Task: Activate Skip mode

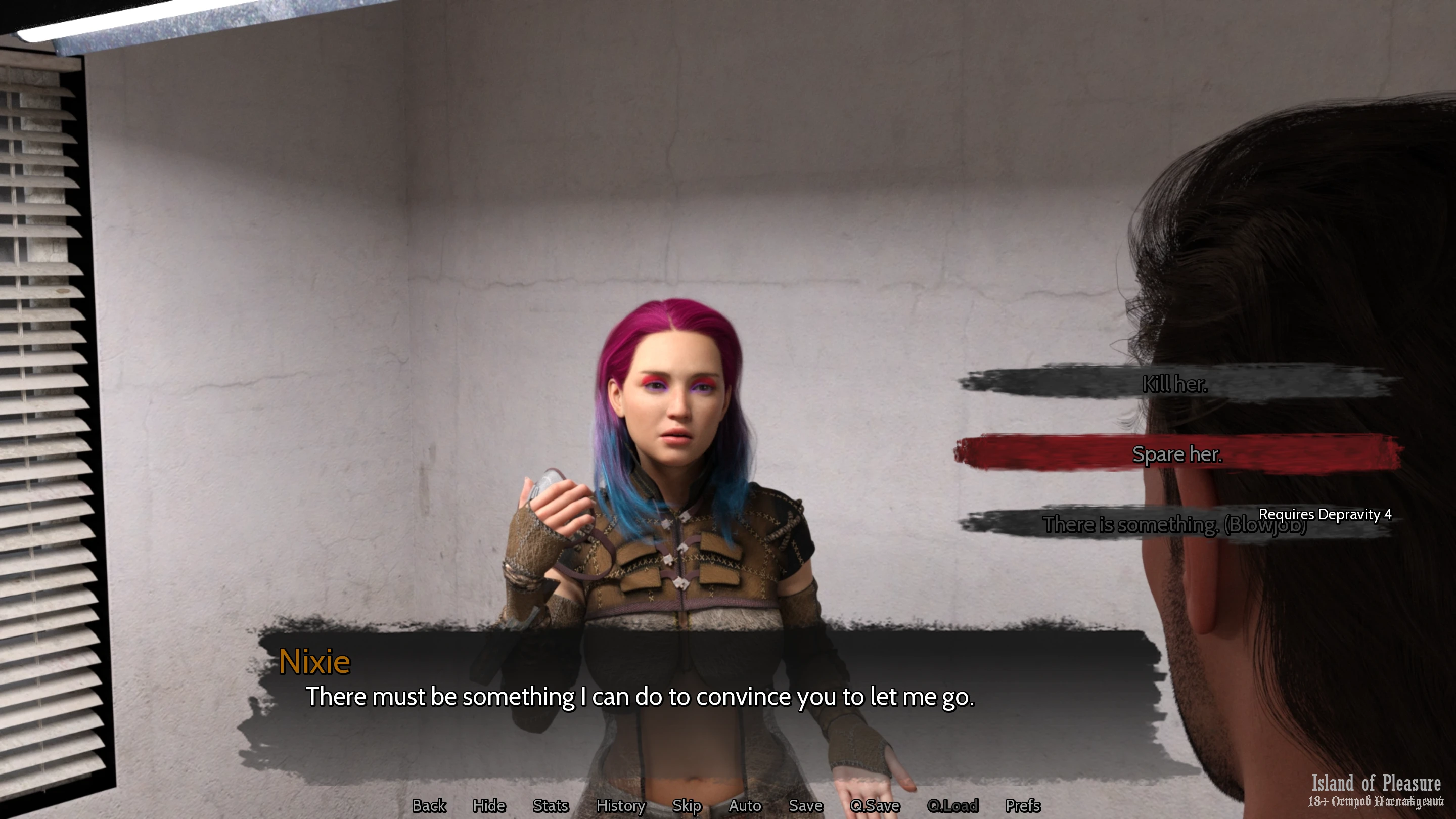Action: coord(686,805)
